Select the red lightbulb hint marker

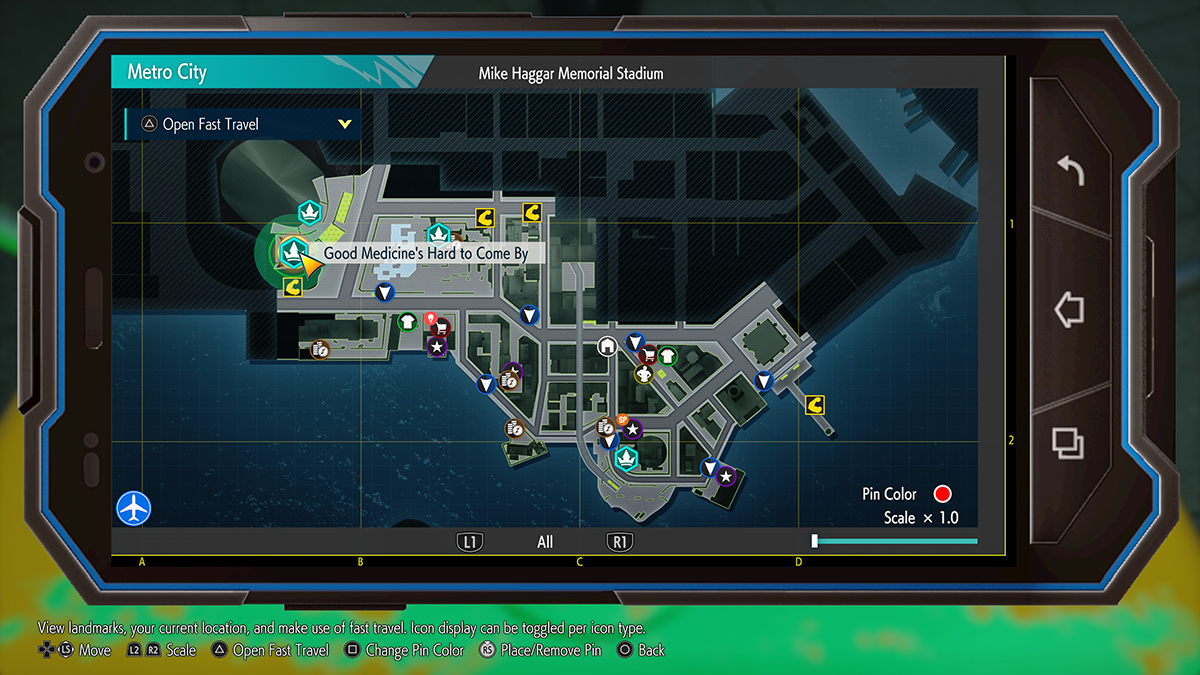(x=431, y=319)
